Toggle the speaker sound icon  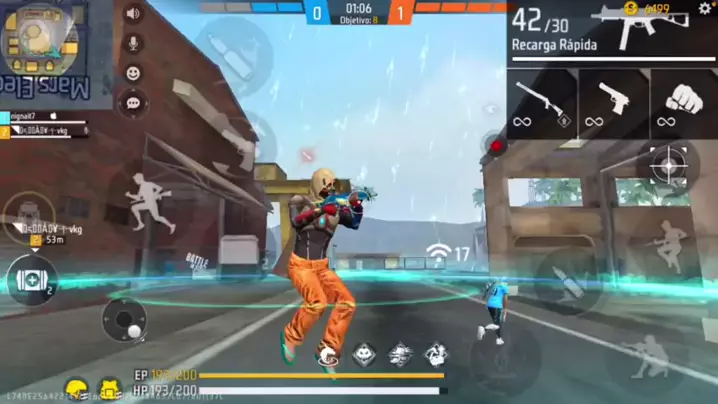[x=132, y=14]
